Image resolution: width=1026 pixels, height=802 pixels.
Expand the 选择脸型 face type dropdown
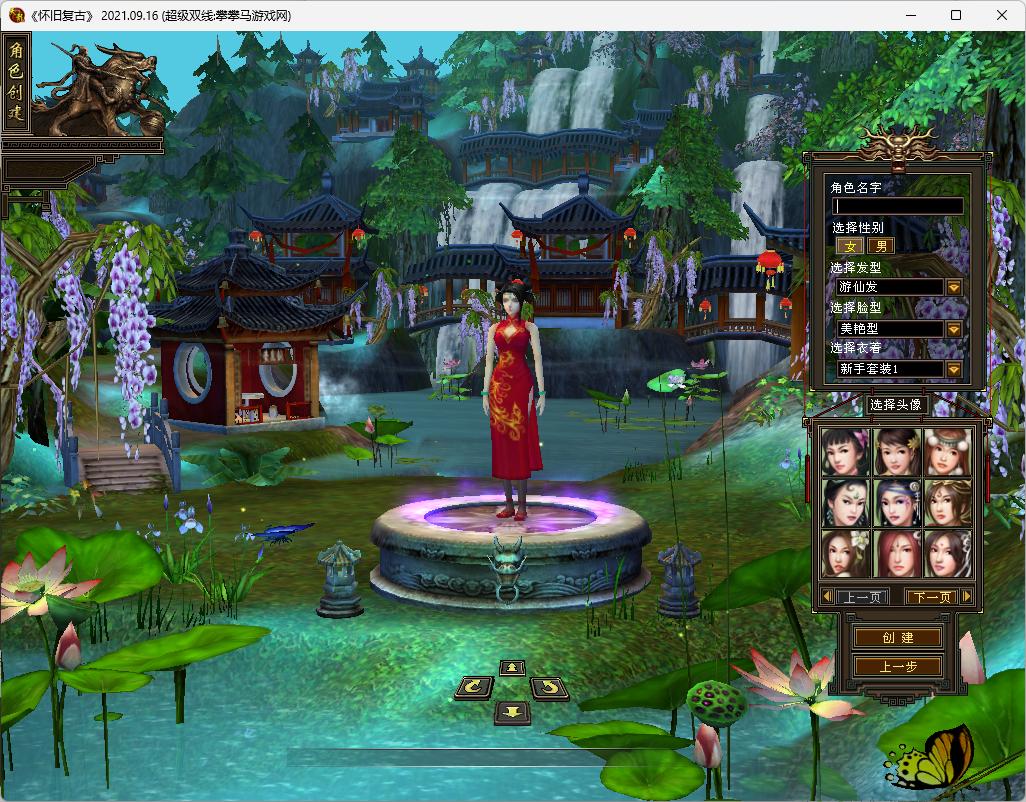(953, 328)
